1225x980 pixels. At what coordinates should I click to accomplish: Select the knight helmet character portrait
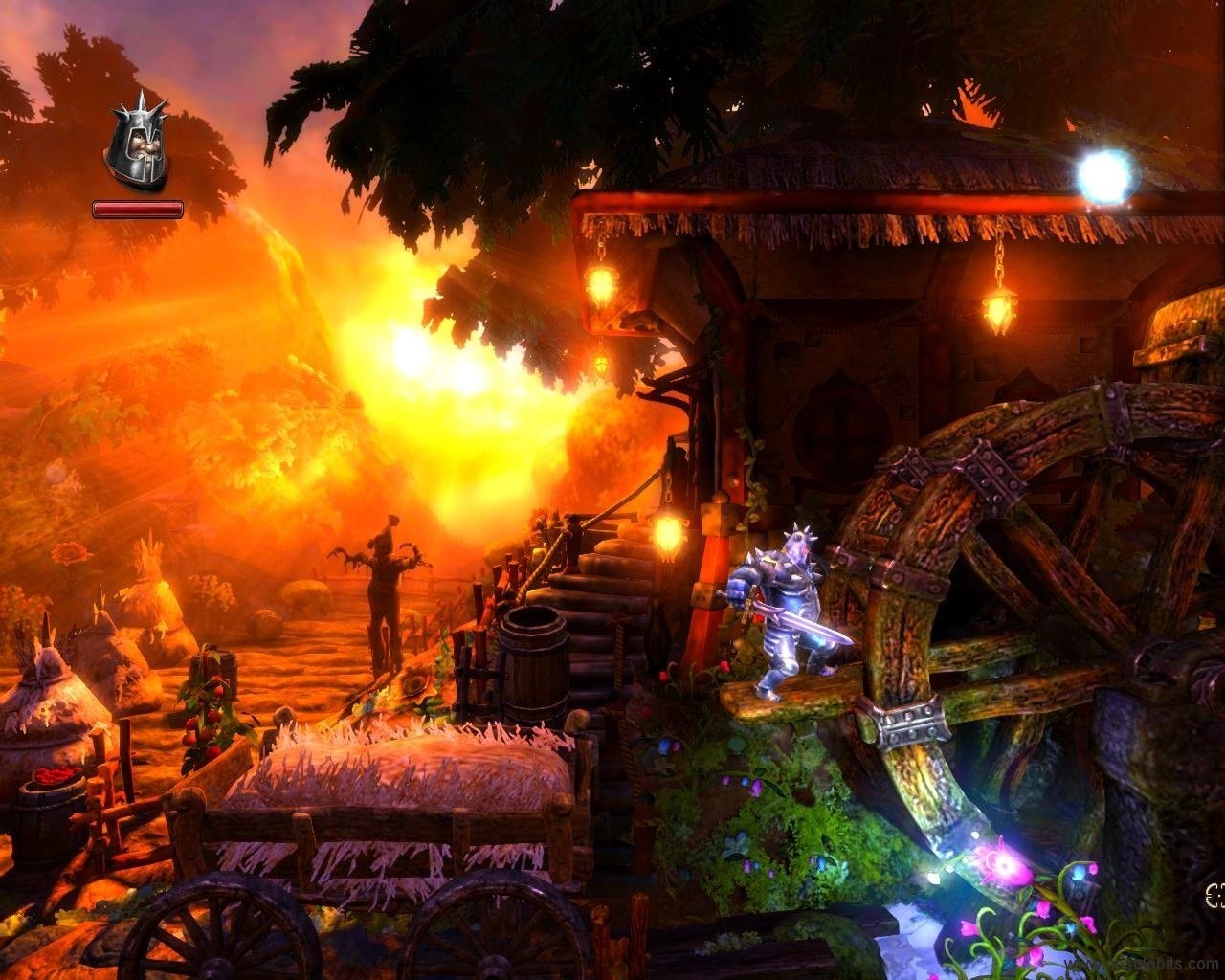pos(137,147)
